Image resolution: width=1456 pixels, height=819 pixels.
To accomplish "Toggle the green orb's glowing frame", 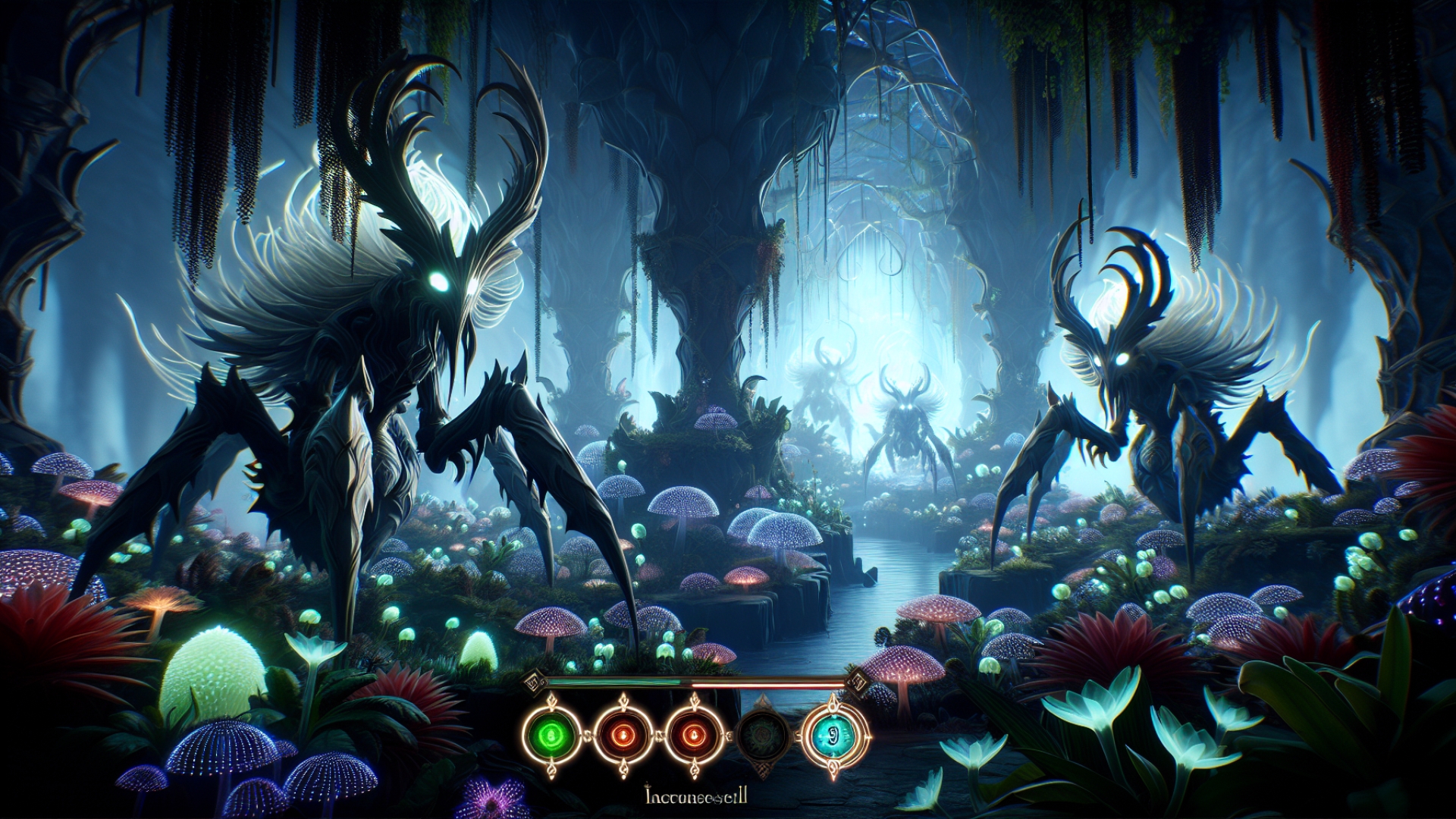I will 551,708.
